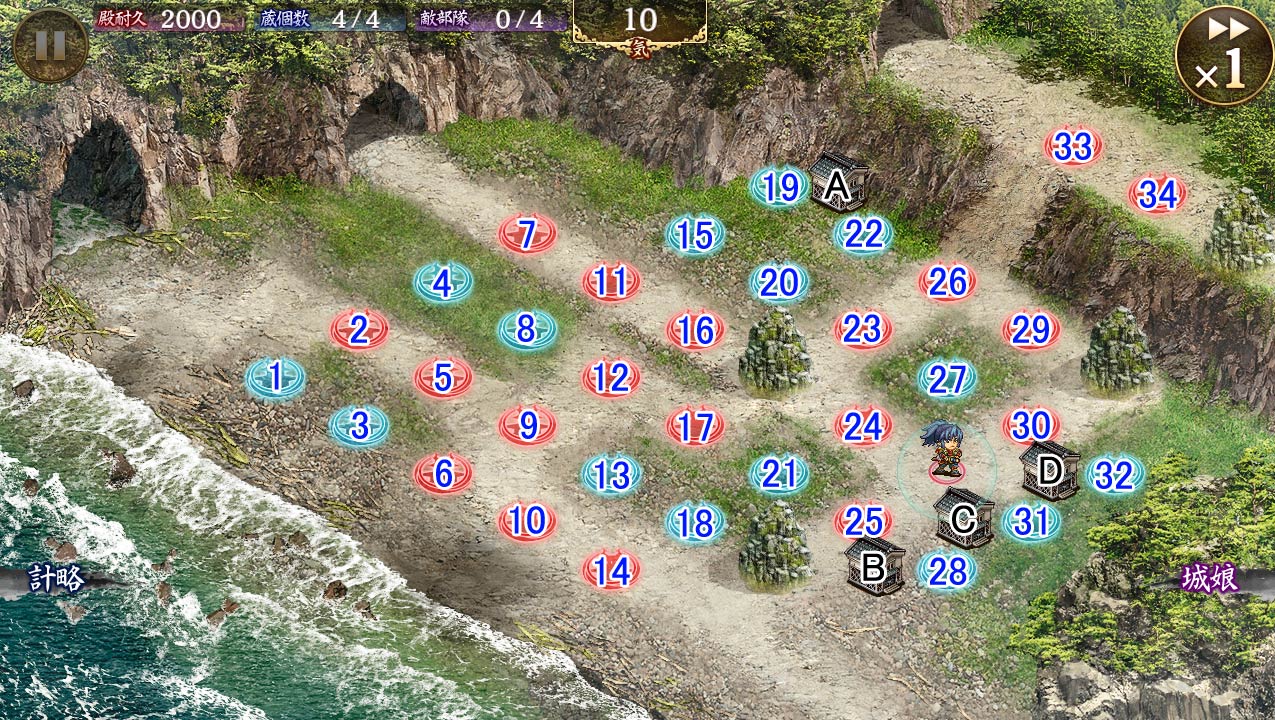This screenshot has height=720, width=1275.
Task: Select the storehouse marked B
Action: click(874, 566)
